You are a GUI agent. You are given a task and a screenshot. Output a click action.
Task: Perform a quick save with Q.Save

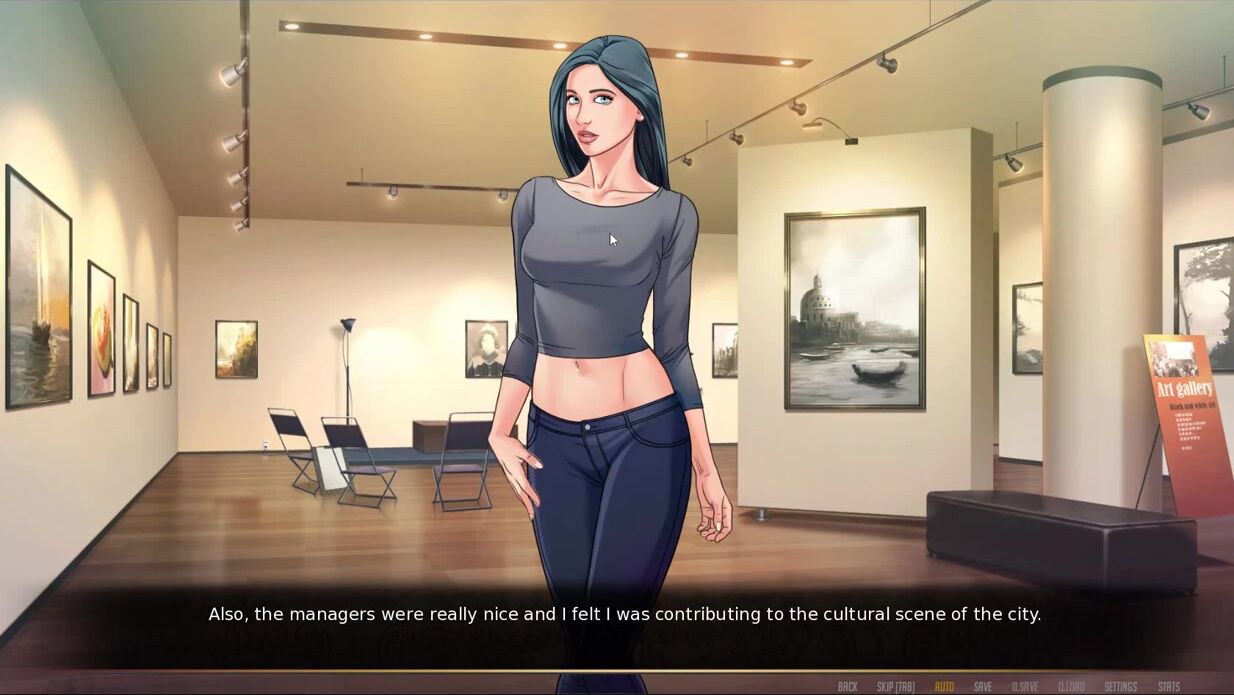pyautogui.click(x=1025, y=687)
